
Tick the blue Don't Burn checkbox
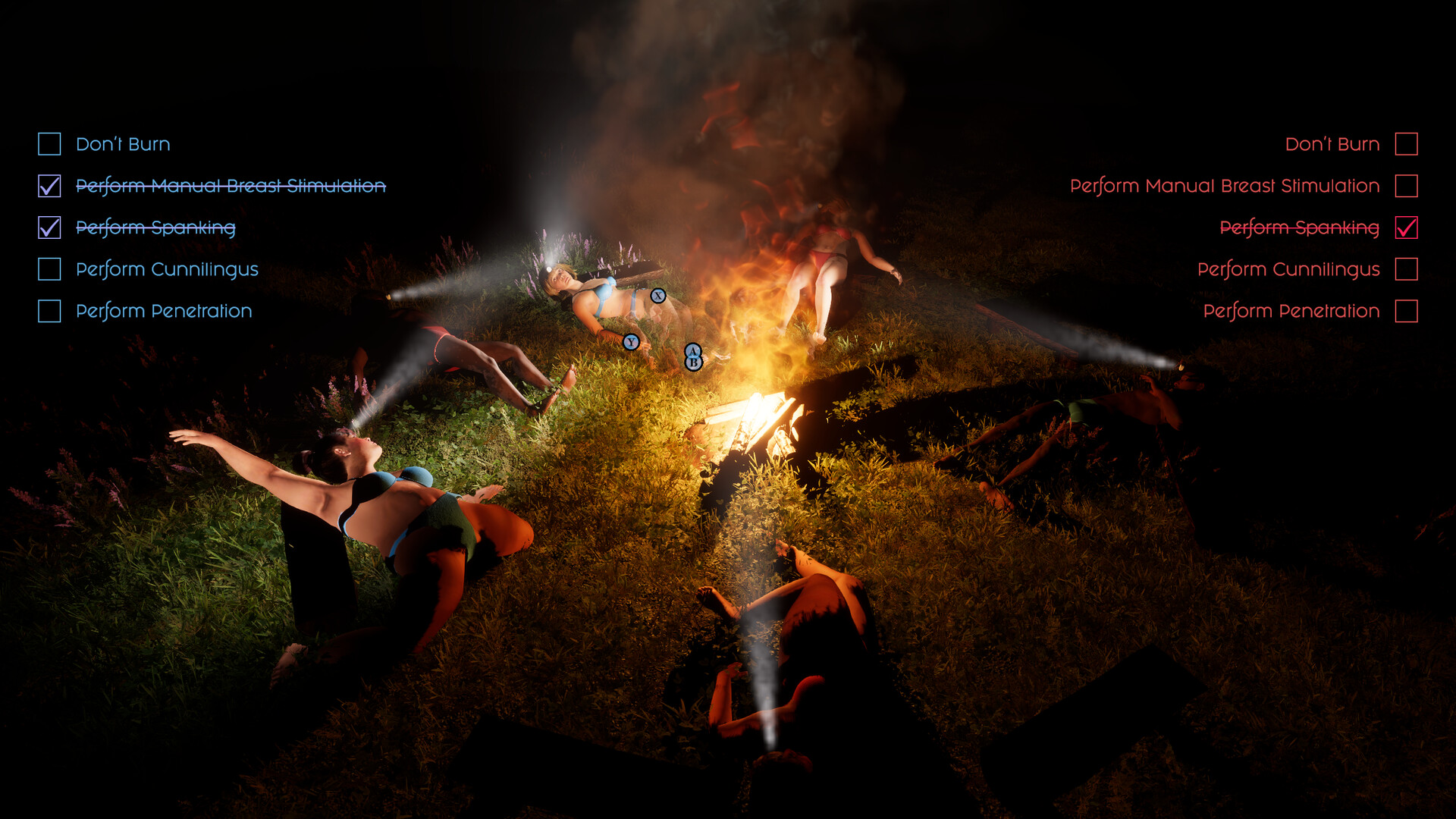(49, 144)
